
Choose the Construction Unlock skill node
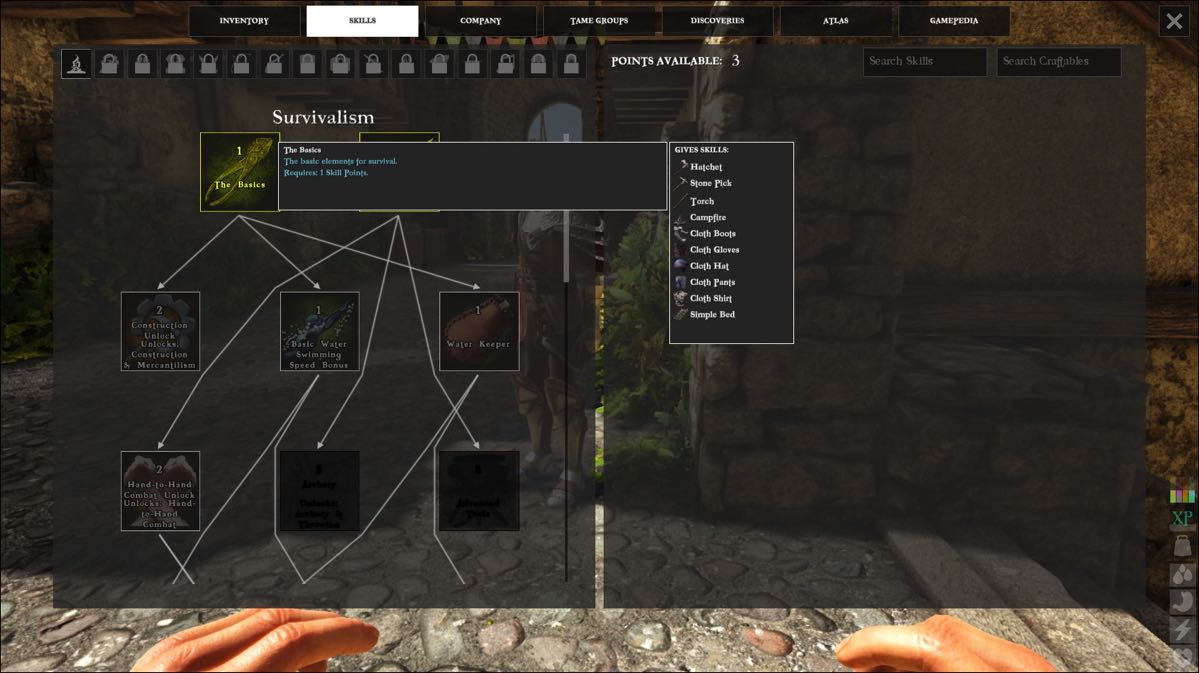coord(160,331)
